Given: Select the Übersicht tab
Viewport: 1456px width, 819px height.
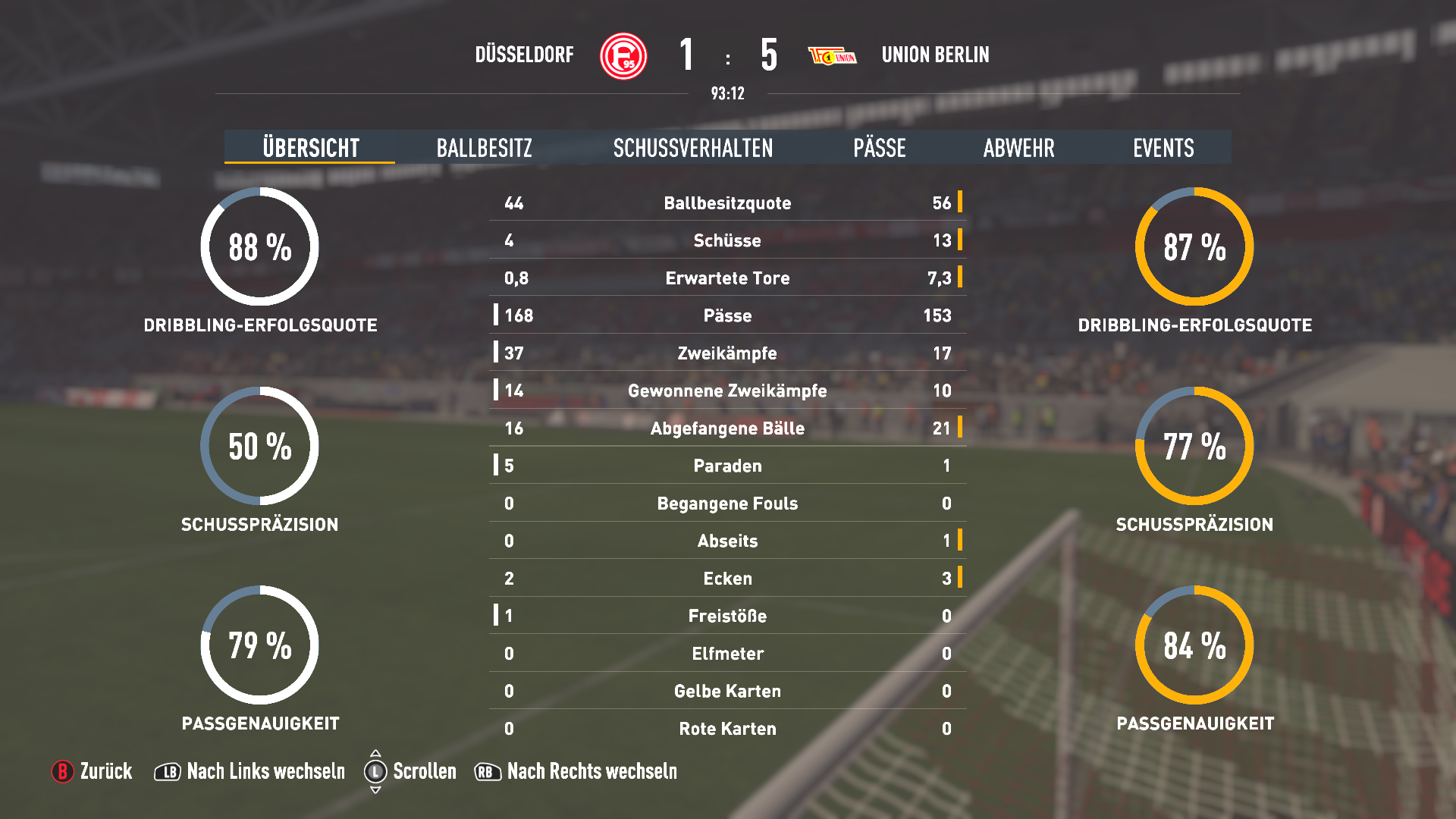Looking at the screenshot, I should [x=310, y=147].
